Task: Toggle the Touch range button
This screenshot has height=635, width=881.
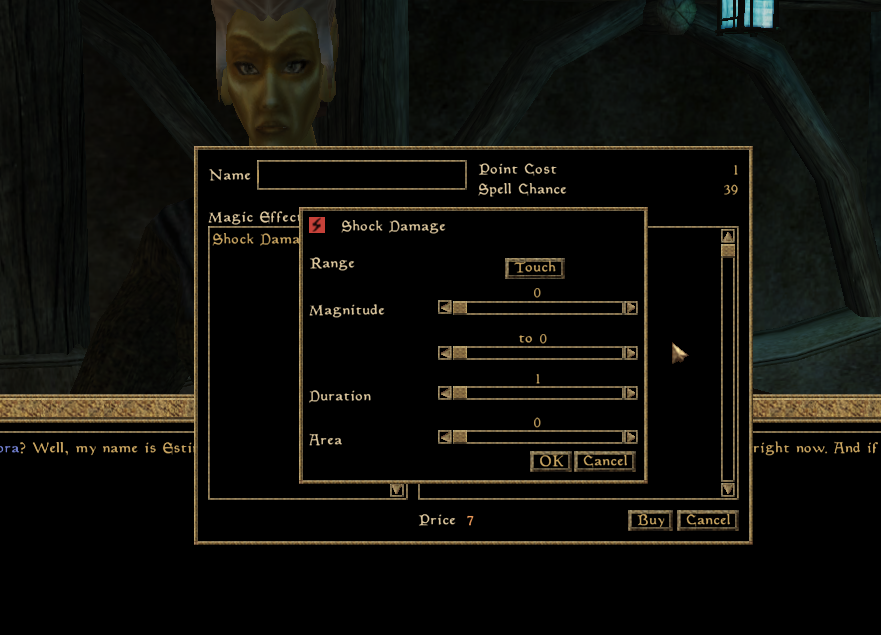Action: (535, 268)
